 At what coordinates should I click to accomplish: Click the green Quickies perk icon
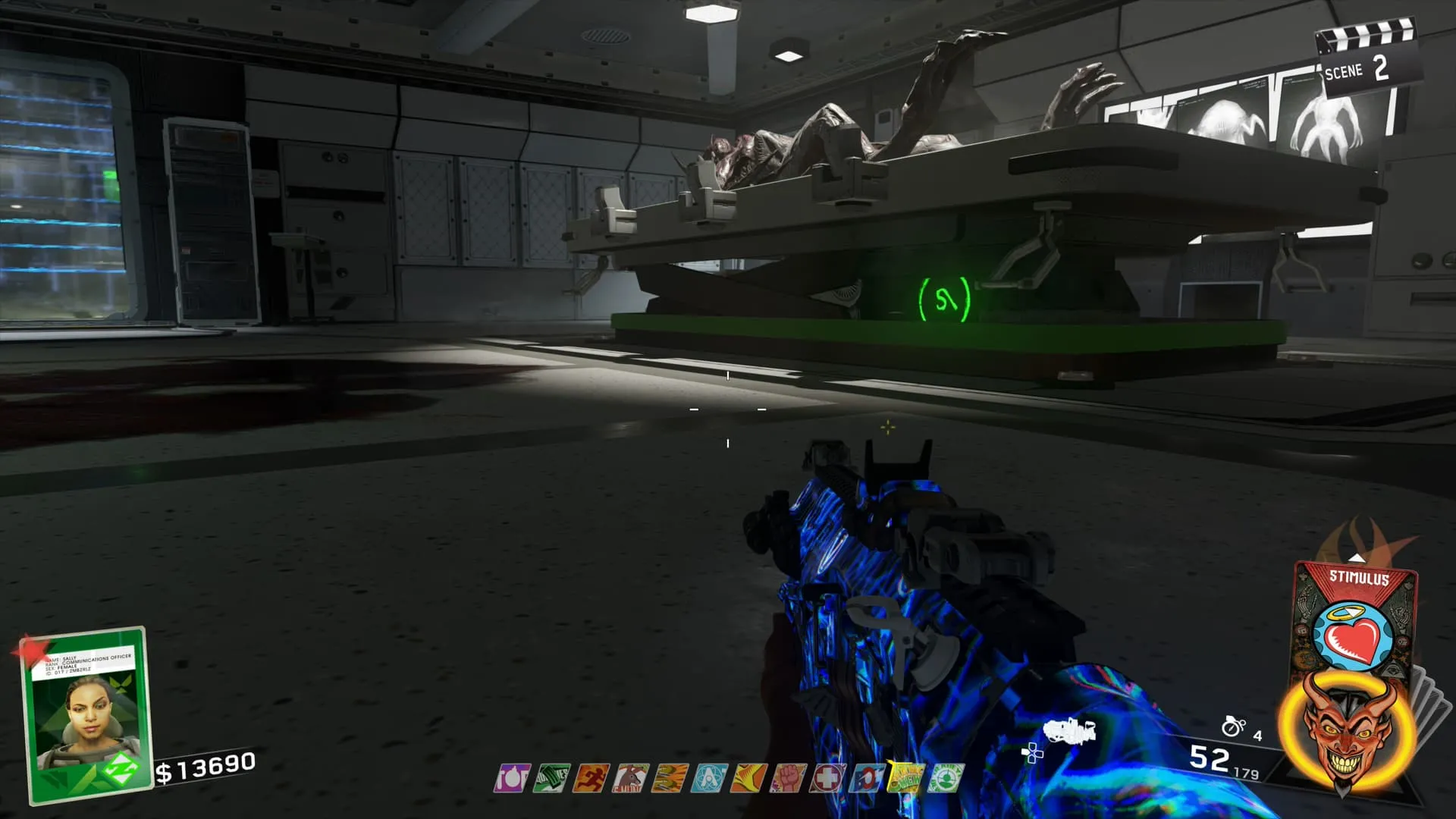click(551, 778)
